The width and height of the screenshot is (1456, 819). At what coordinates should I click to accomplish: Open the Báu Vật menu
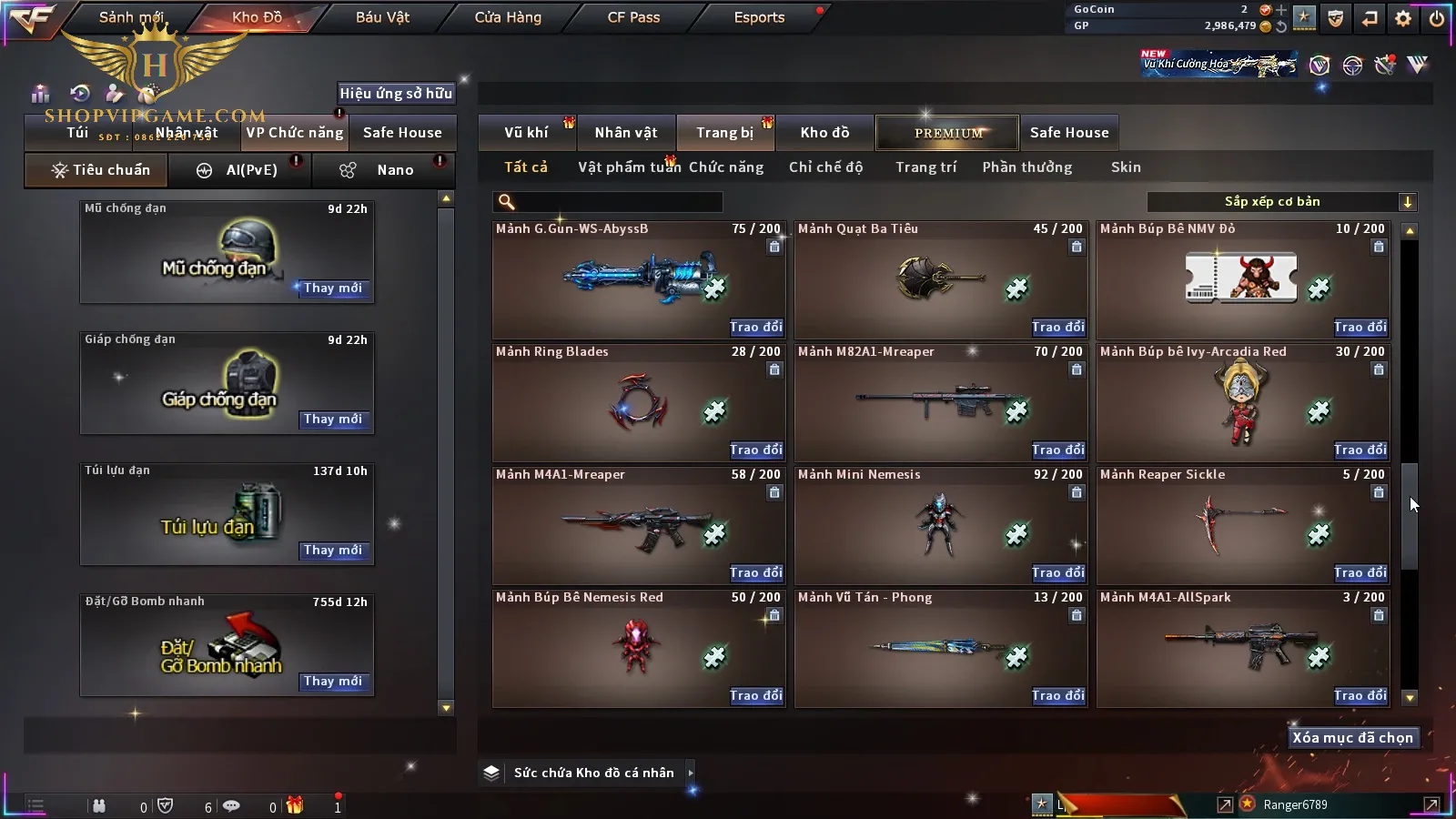coord(382,17)
